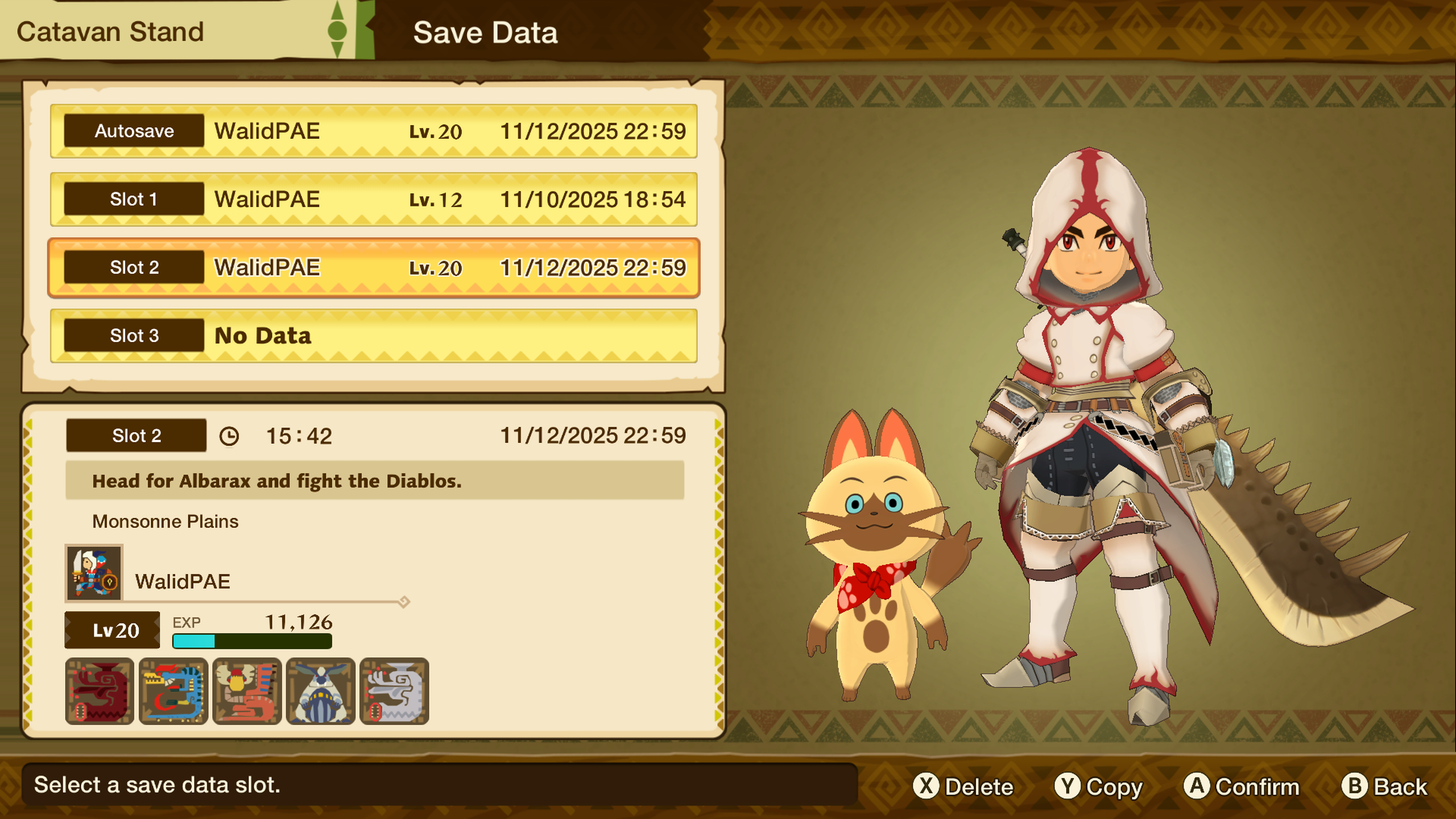Choose the Slot 1 save at Lv. 12
The image size is (1456, 819).
point(374,200)
